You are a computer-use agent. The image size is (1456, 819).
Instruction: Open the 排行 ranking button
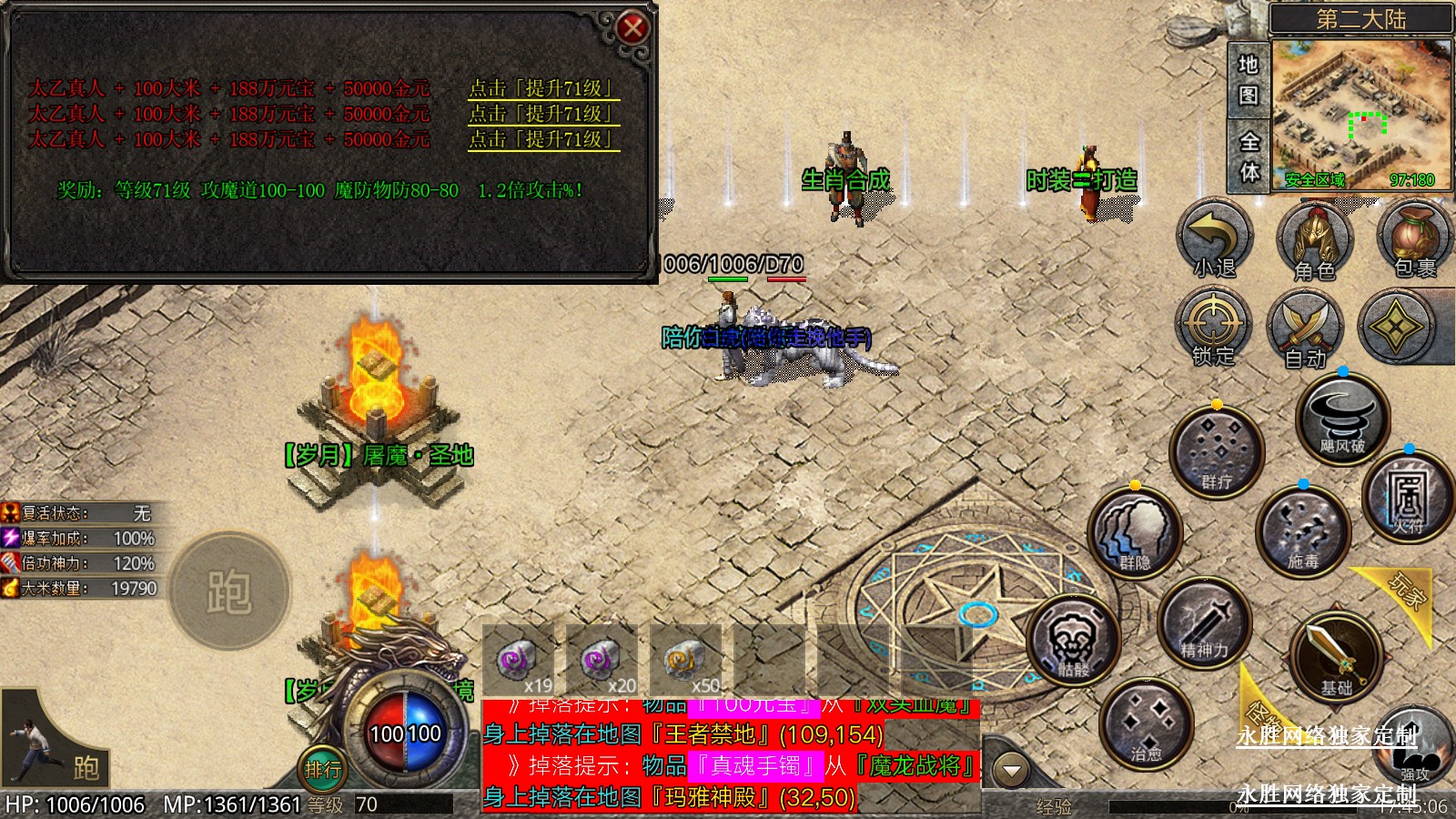[322, 770]
